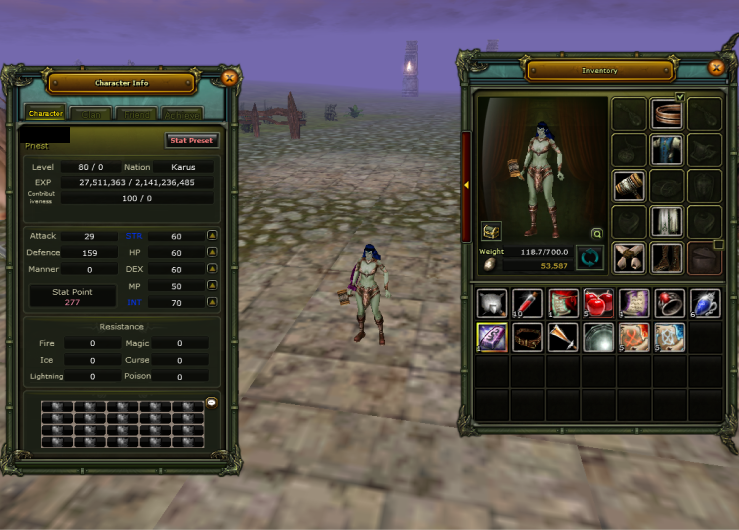Open the Achieve tab
Viewport: 739px width, 530px height.
click(181, 114)
